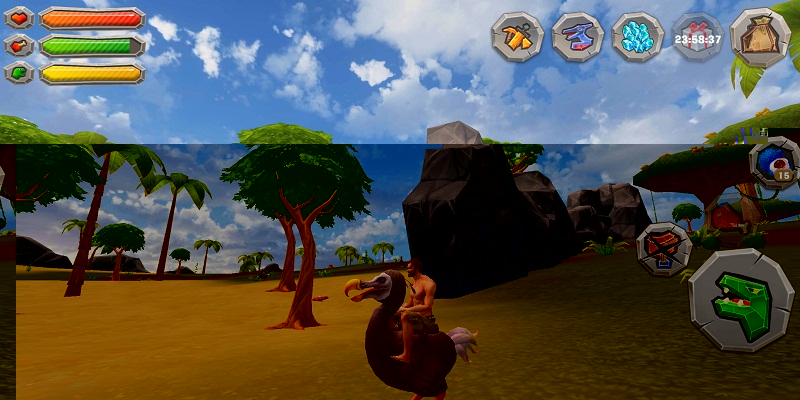Open the blue dinosaur menu

577,37
